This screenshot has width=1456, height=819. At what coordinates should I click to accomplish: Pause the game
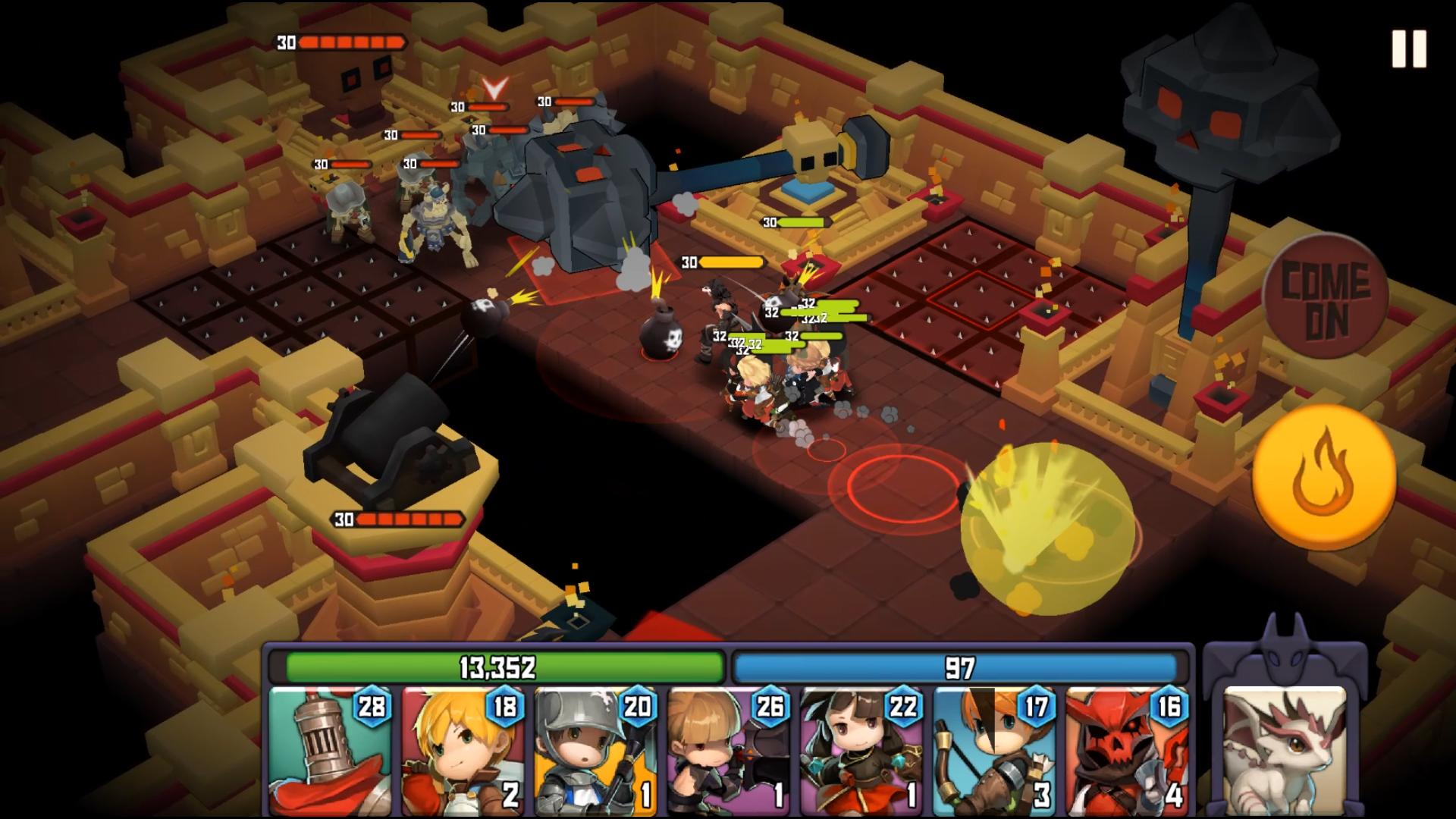1409,50
